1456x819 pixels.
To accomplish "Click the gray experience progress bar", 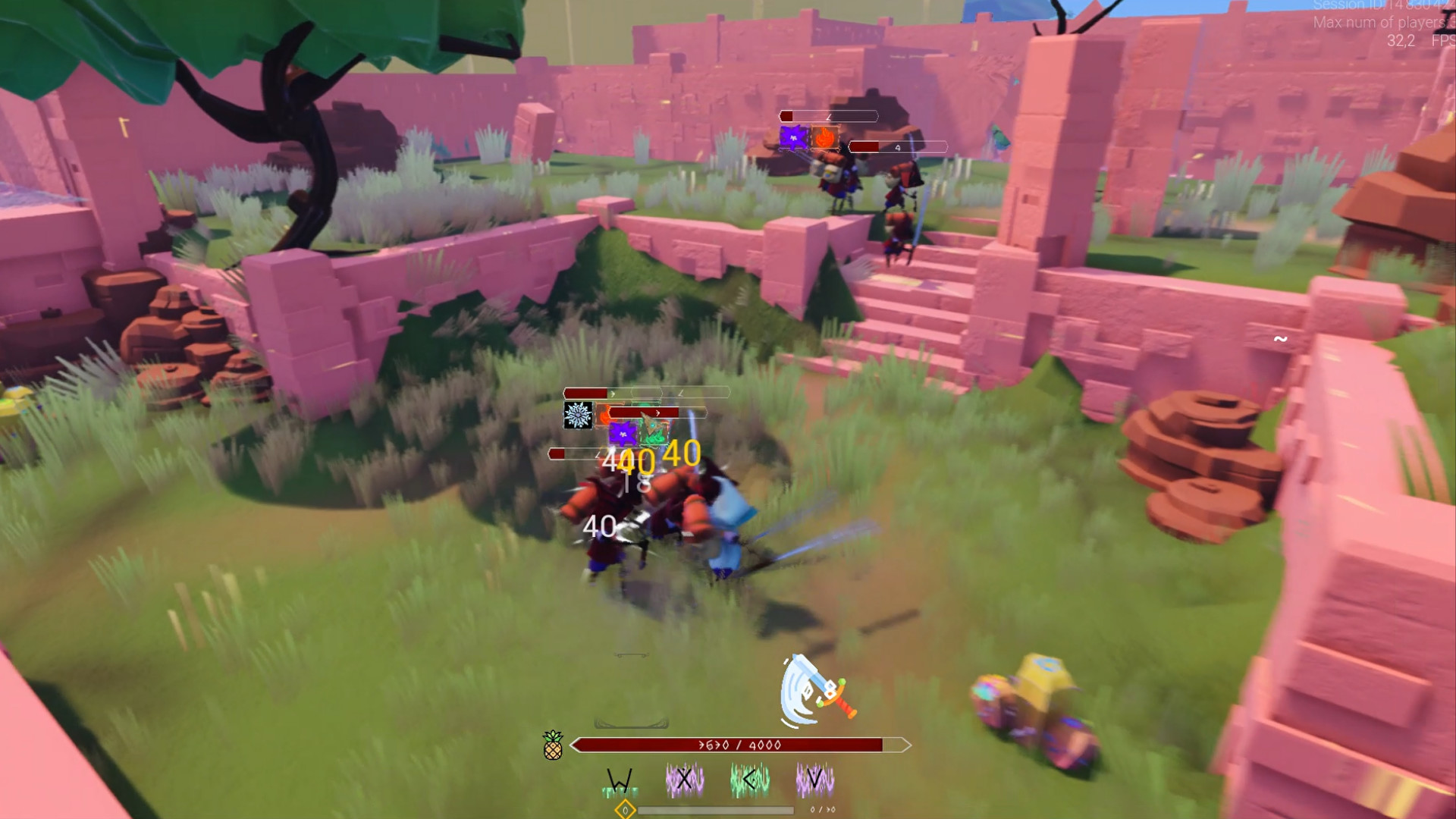I will click(x=717, y=811).
